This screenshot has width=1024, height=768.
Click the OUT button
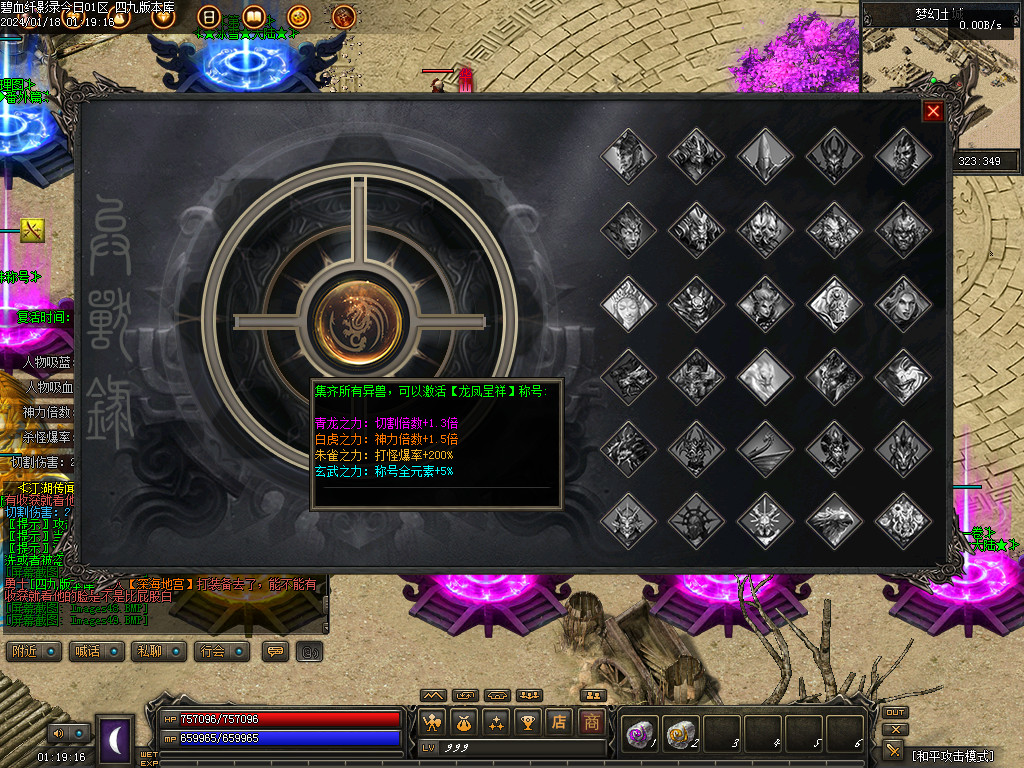point(895,713)
